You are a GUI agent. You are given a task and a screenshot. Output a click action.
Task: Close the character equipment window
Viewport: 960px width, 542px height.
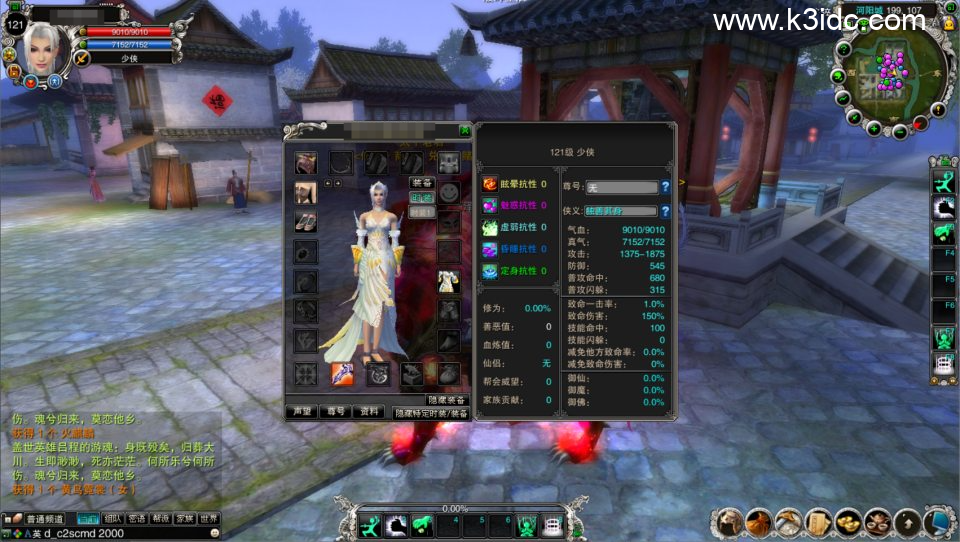coord(464,130)
